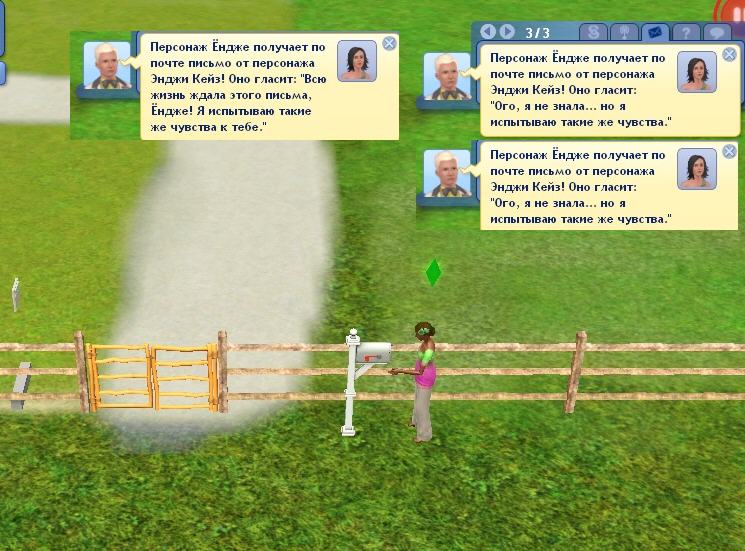Click the white-haired sim portrait beside 'Всю жизнь ждала'
The width and height of the screenshot is (745, 551).
pos(107,65)
